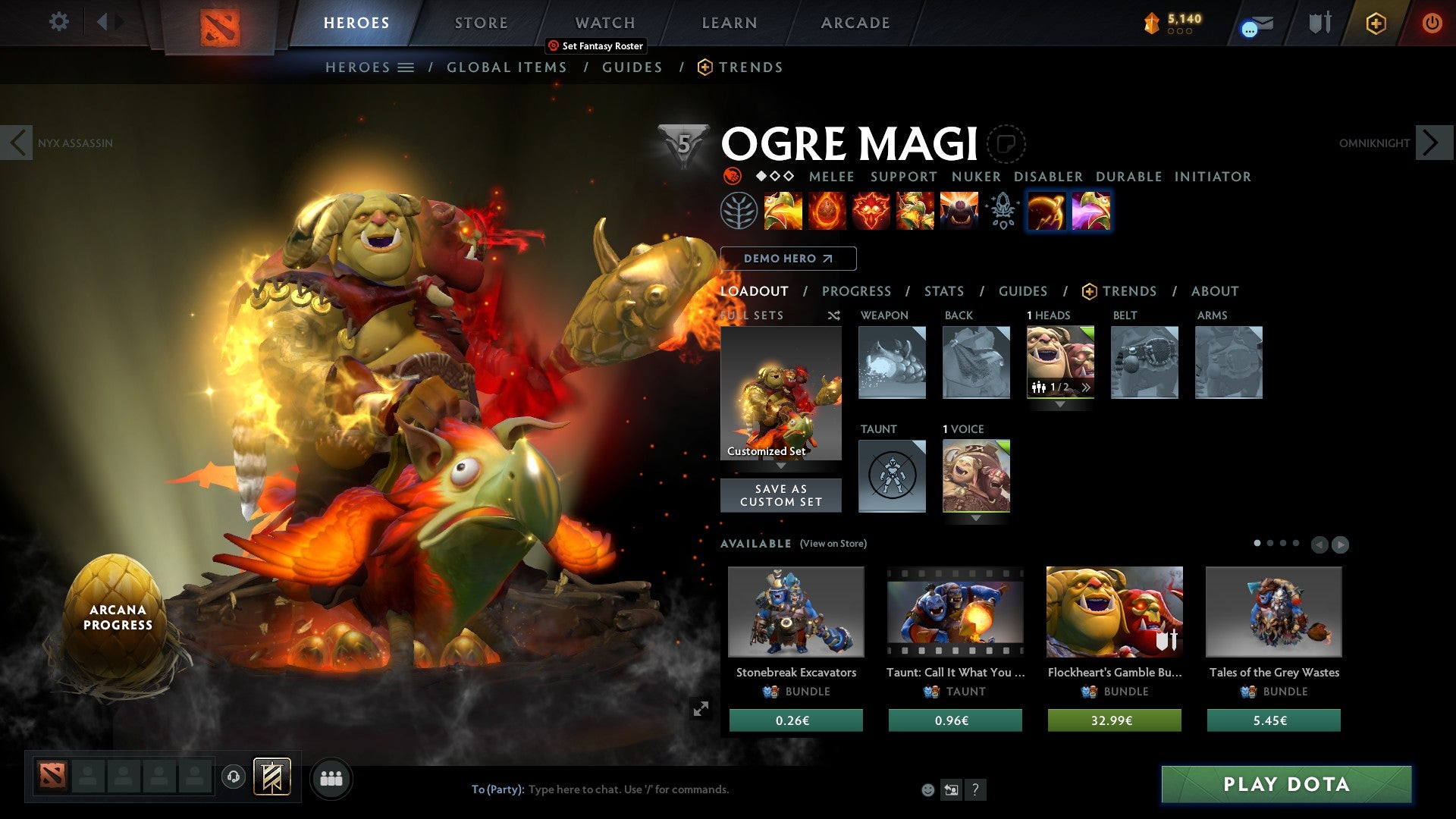Click the voice chat headset icon
Screen dimensions: 1456x819
coord(232,777)
